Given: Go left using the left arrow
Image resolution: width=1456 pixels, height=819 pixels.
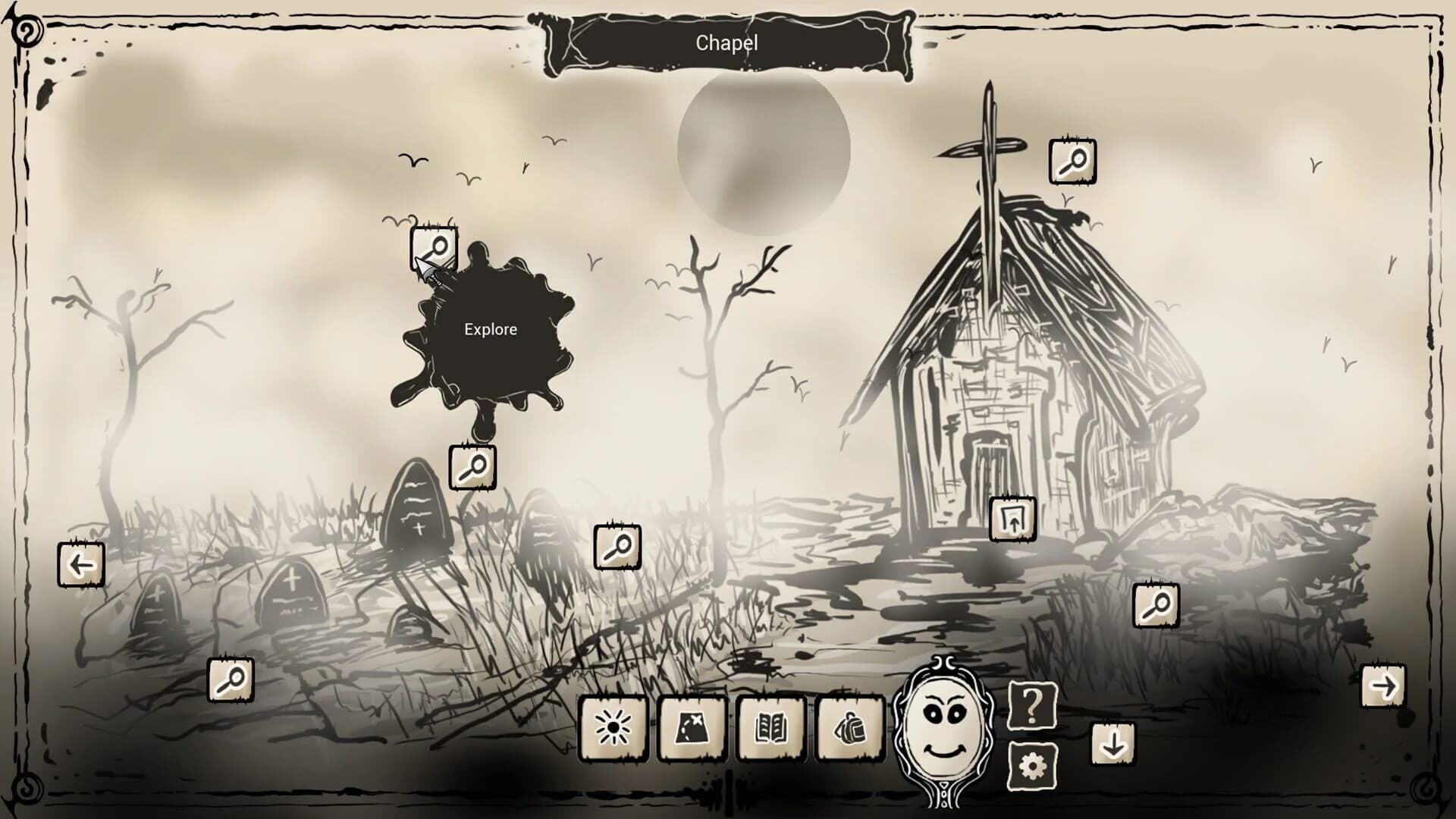Looking at the screenshot, I should click(81, 565).
